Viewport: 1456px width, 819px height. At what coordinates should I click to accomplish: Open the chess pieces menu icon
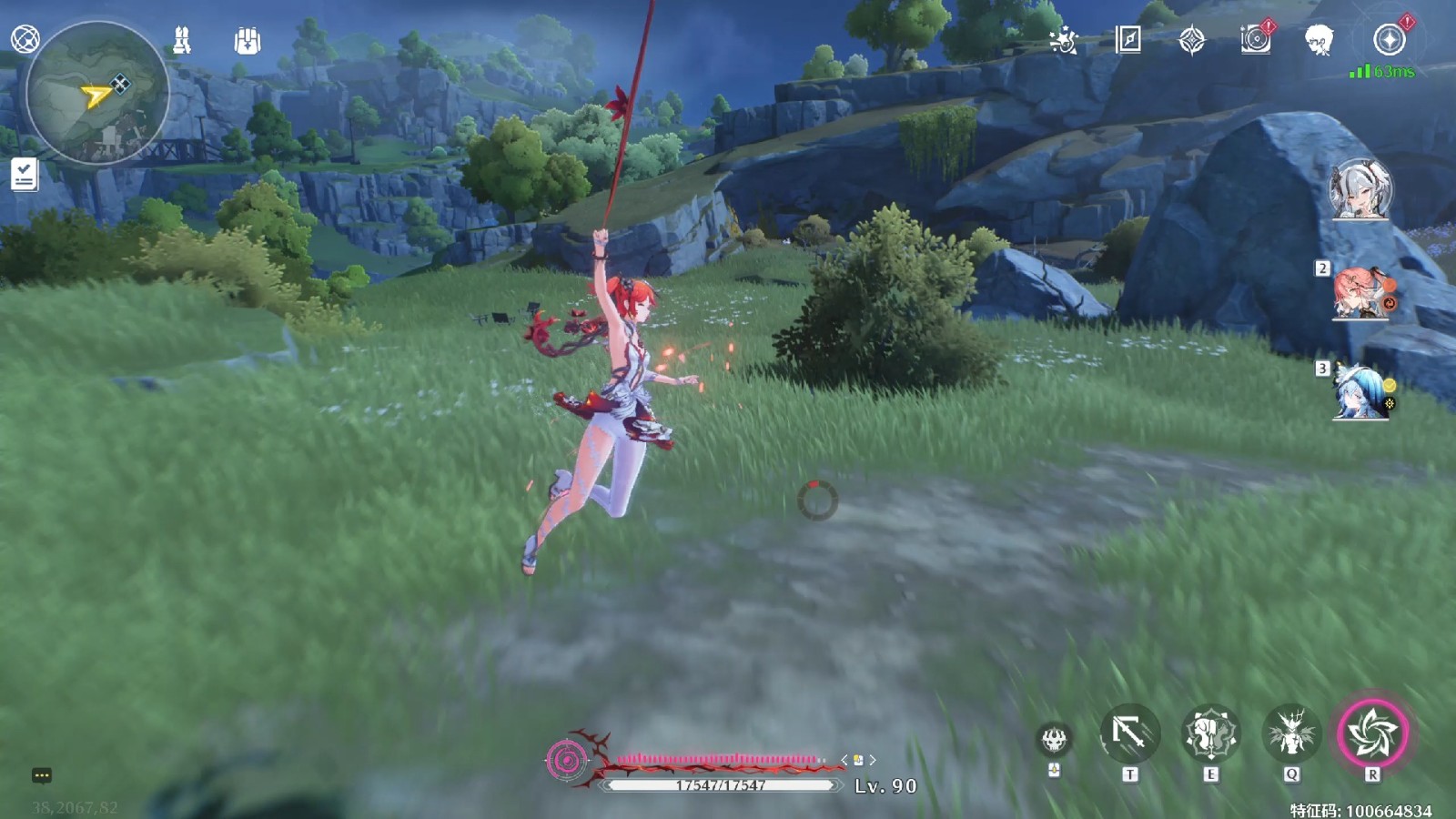pos(182,40)
